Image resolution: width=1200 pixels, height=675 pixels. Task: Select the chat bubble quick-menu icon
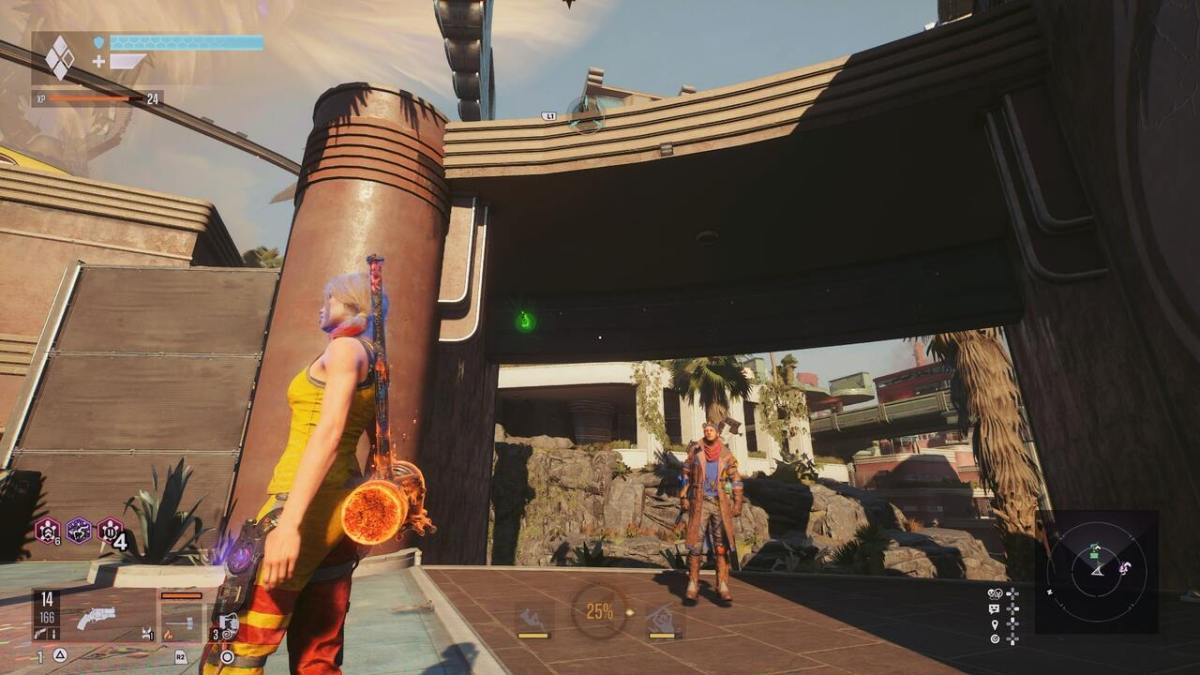click(x=994, y=608)
